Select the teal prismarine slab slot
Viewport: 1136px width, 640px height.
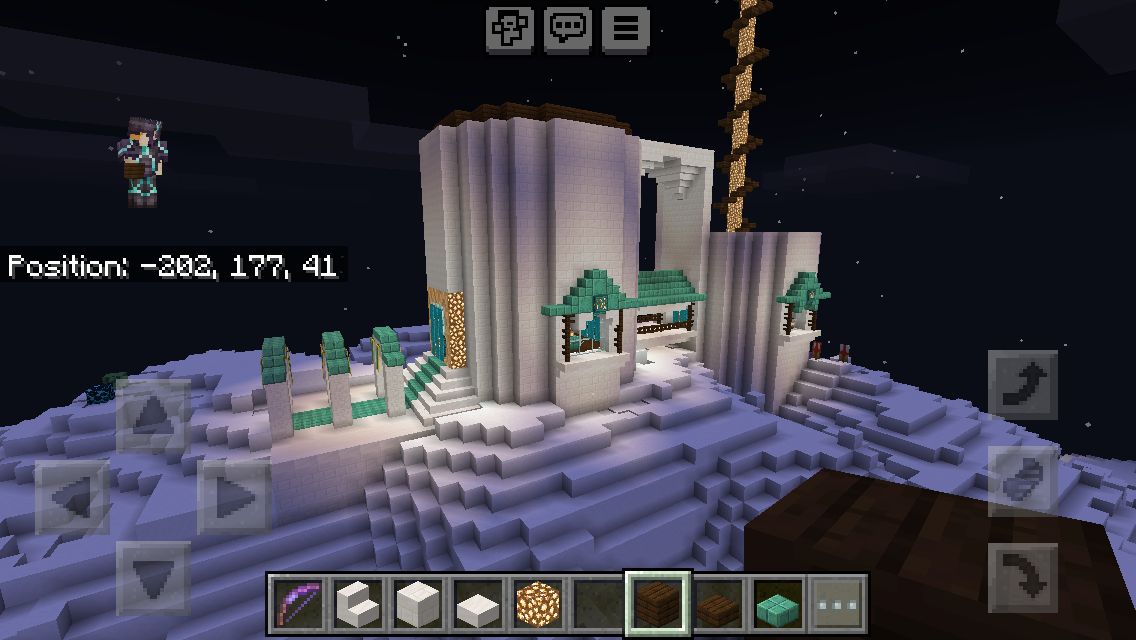point(778,603)
